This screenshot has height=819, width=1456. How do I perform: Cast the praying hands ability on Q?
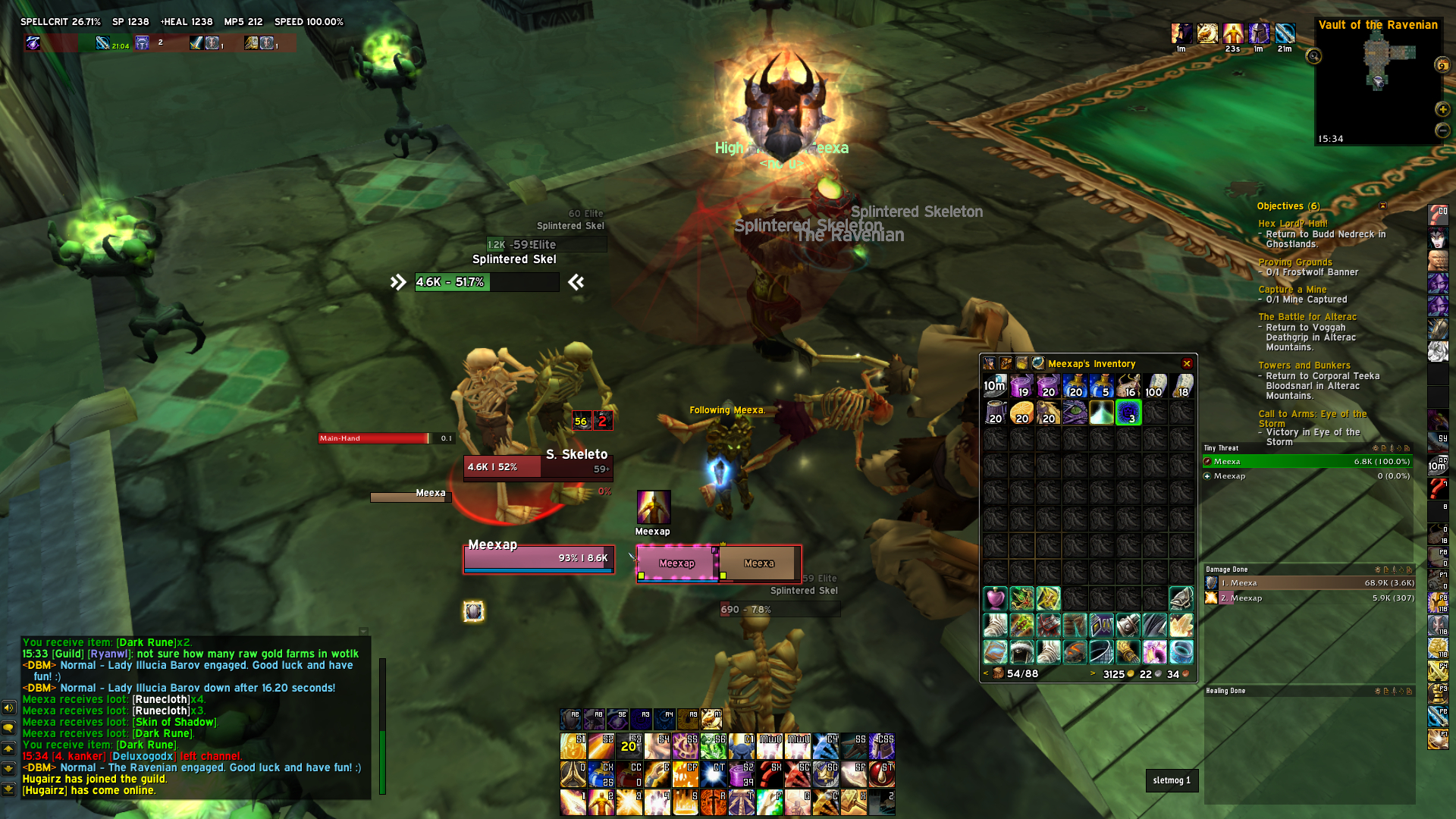[x=573, y=774]
